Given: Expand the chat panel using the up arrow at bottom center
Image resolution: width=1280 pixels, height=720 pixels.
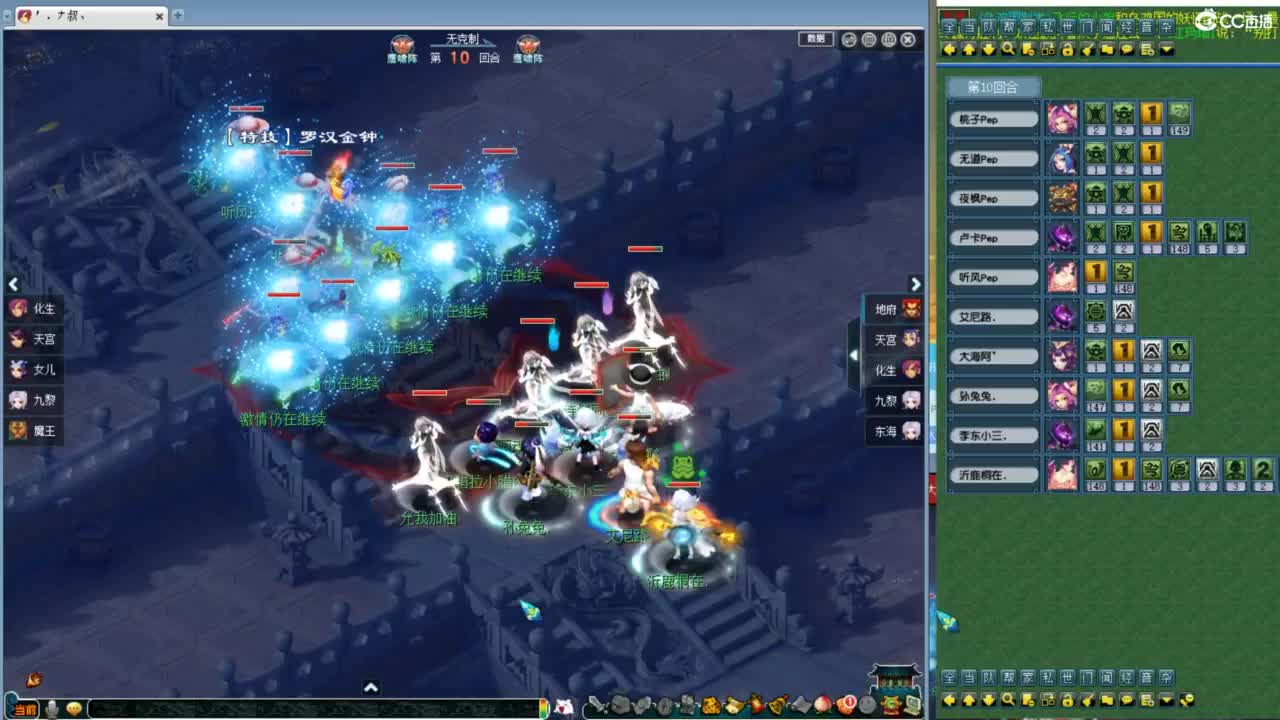Looking at the screenshot, I should [372, 688].
